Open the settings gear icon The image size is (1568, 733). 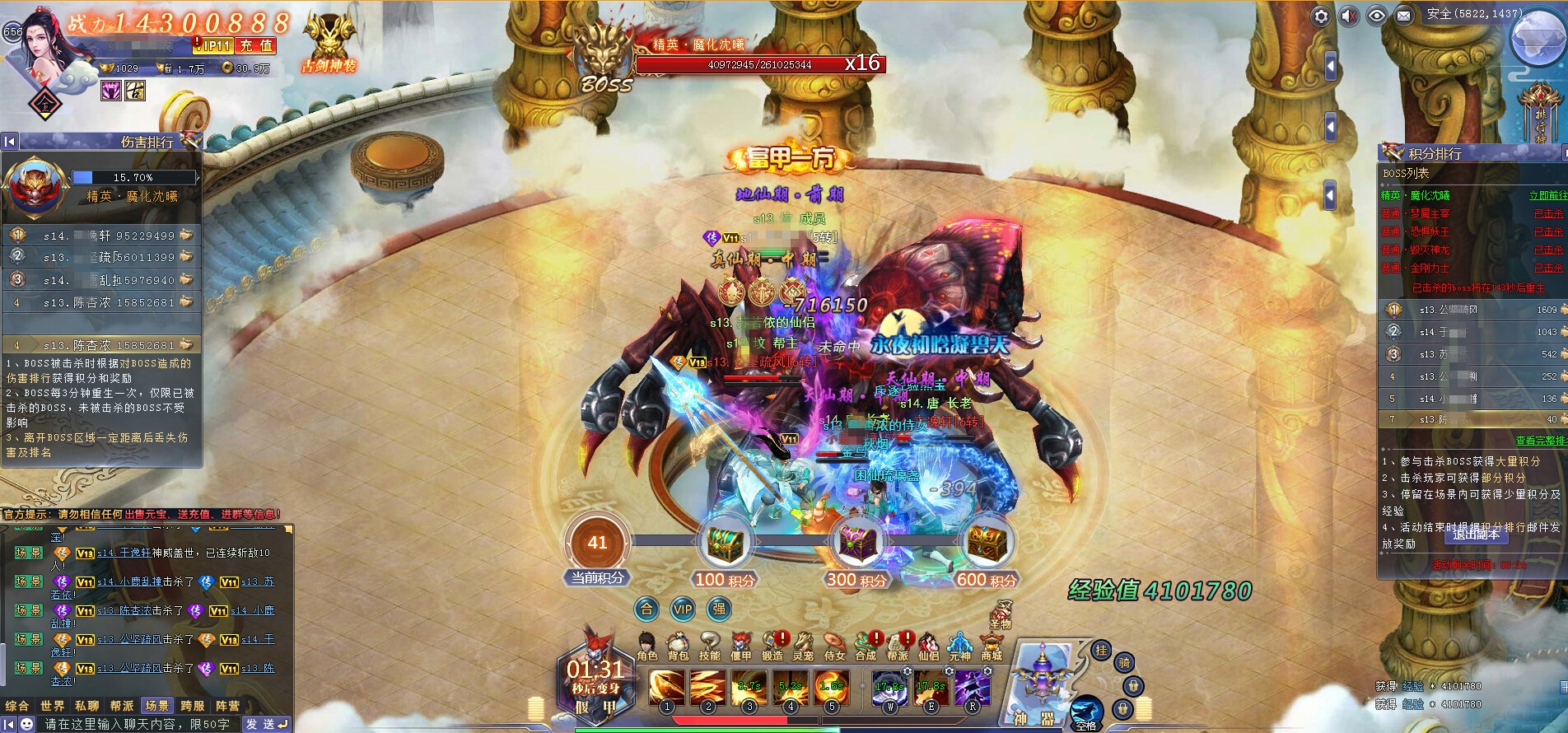pyautogui.click(x=1321, y=16)
